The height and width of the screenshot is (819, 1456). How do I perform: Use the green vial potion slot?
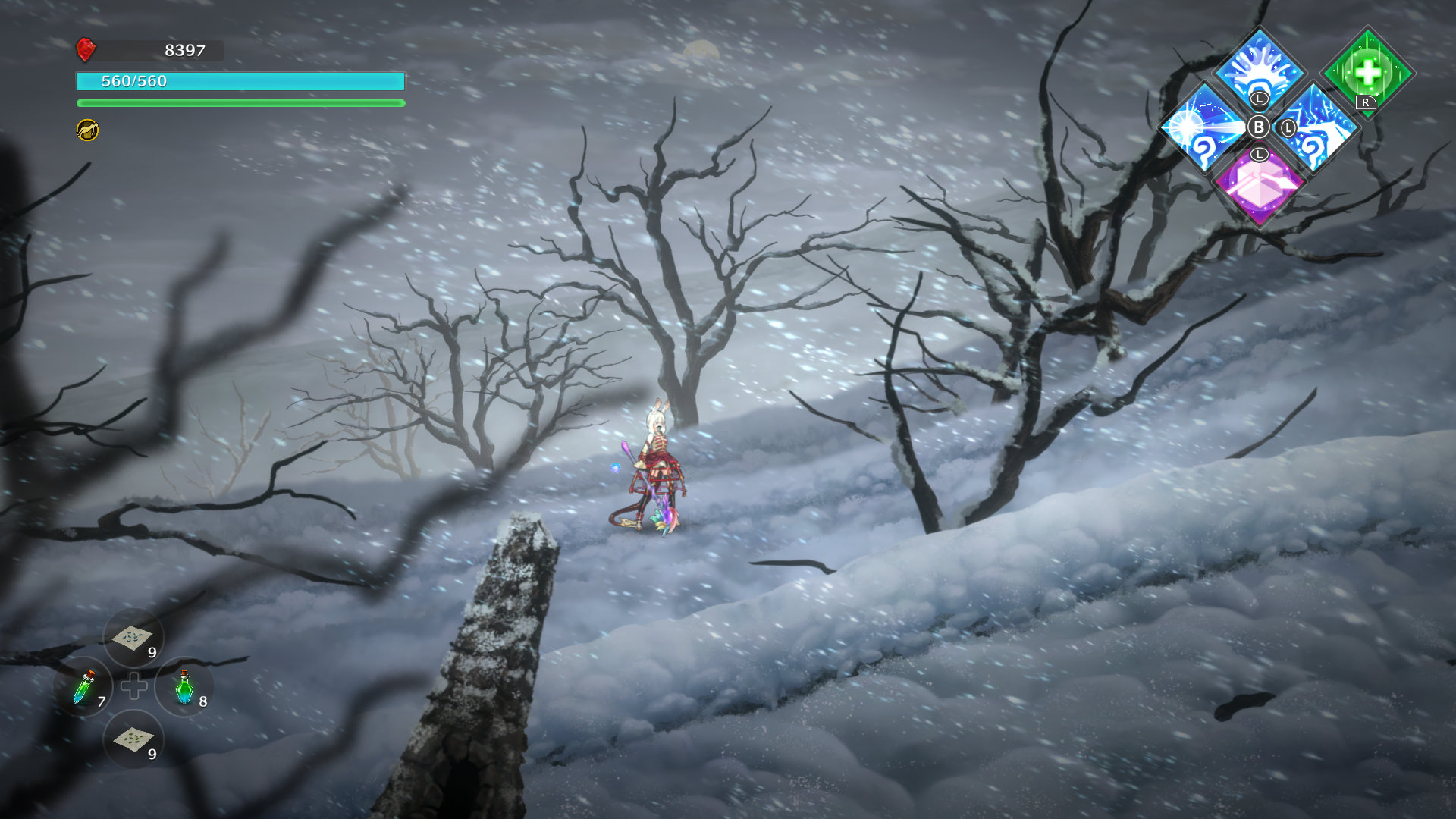tap(85, 687)
